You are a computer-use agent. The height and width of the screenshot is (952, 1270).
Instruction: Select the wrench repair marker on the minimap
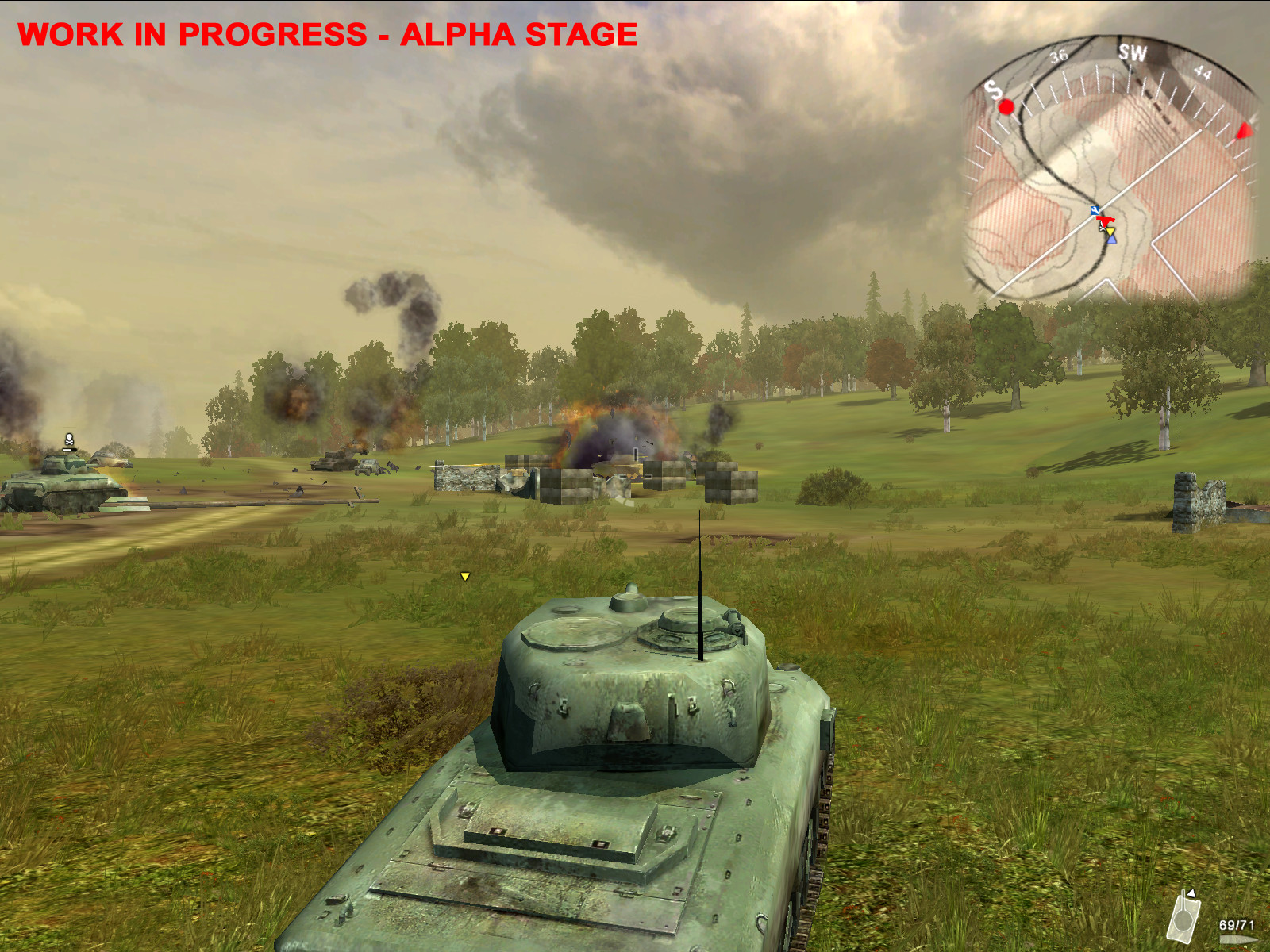pyautogui.click(x=1095, y=211)
